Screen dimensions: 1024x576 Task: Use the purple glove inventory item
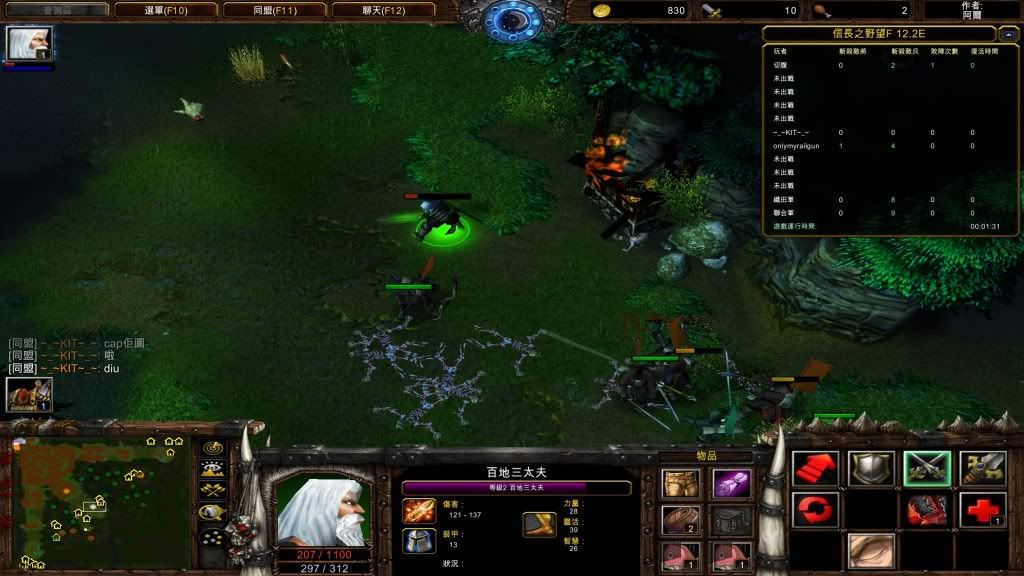click(731, 485)
